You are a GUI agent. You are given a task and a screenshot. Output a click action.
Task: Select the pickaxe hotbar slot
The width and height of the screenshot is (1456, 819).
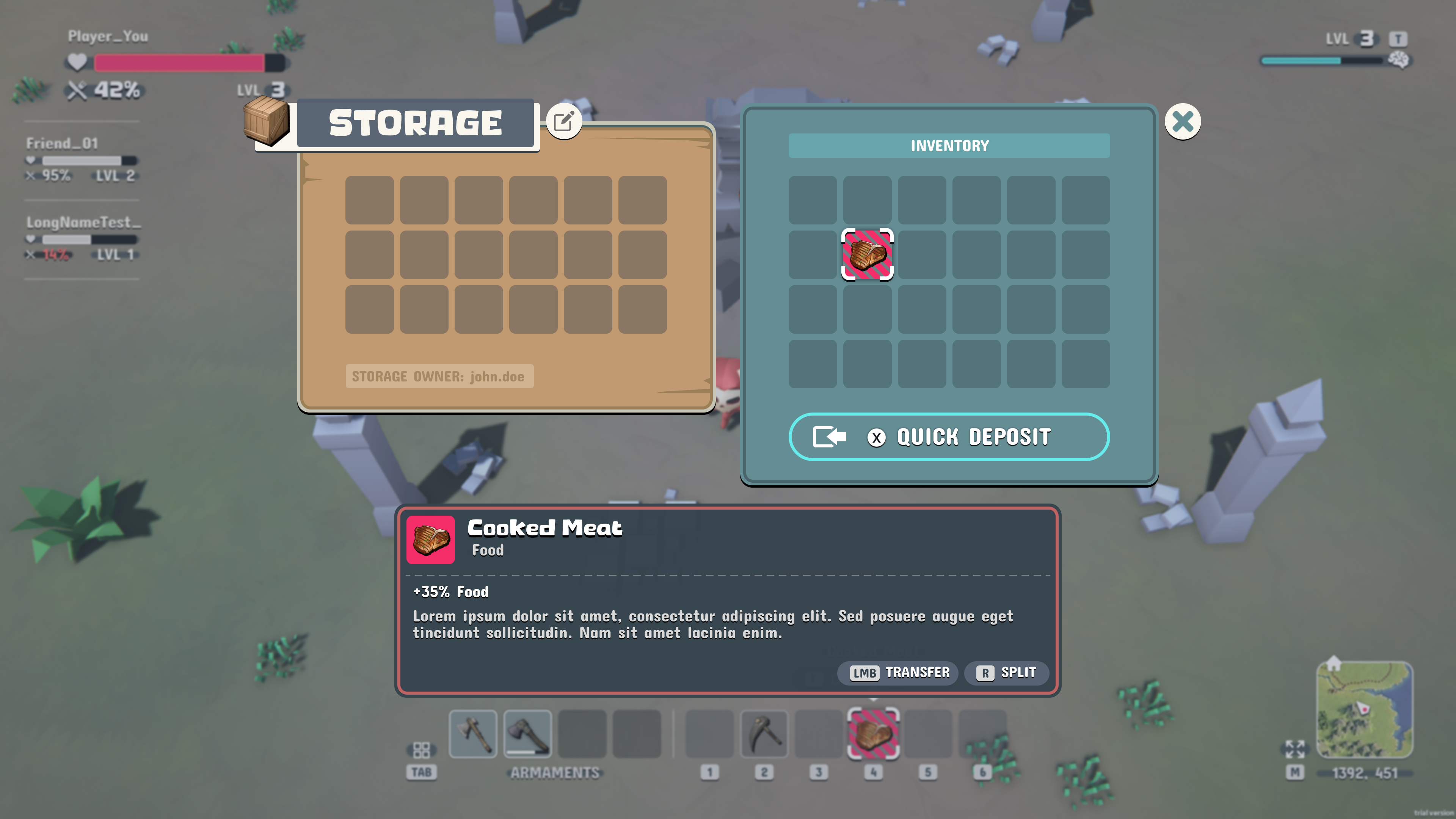coord(764,734)
